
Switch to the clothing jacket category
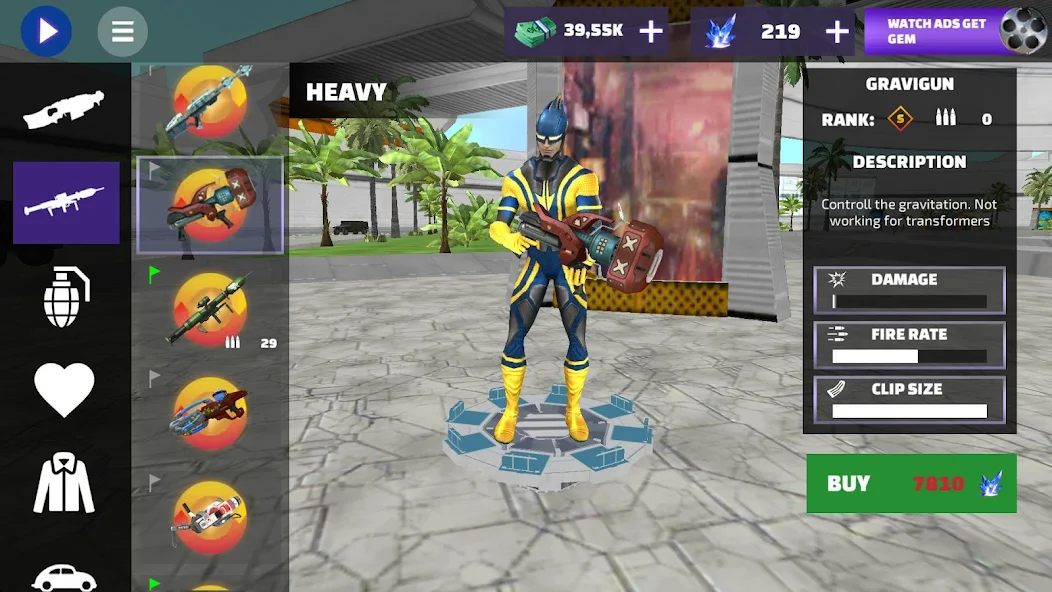click(x=65, y=483)
